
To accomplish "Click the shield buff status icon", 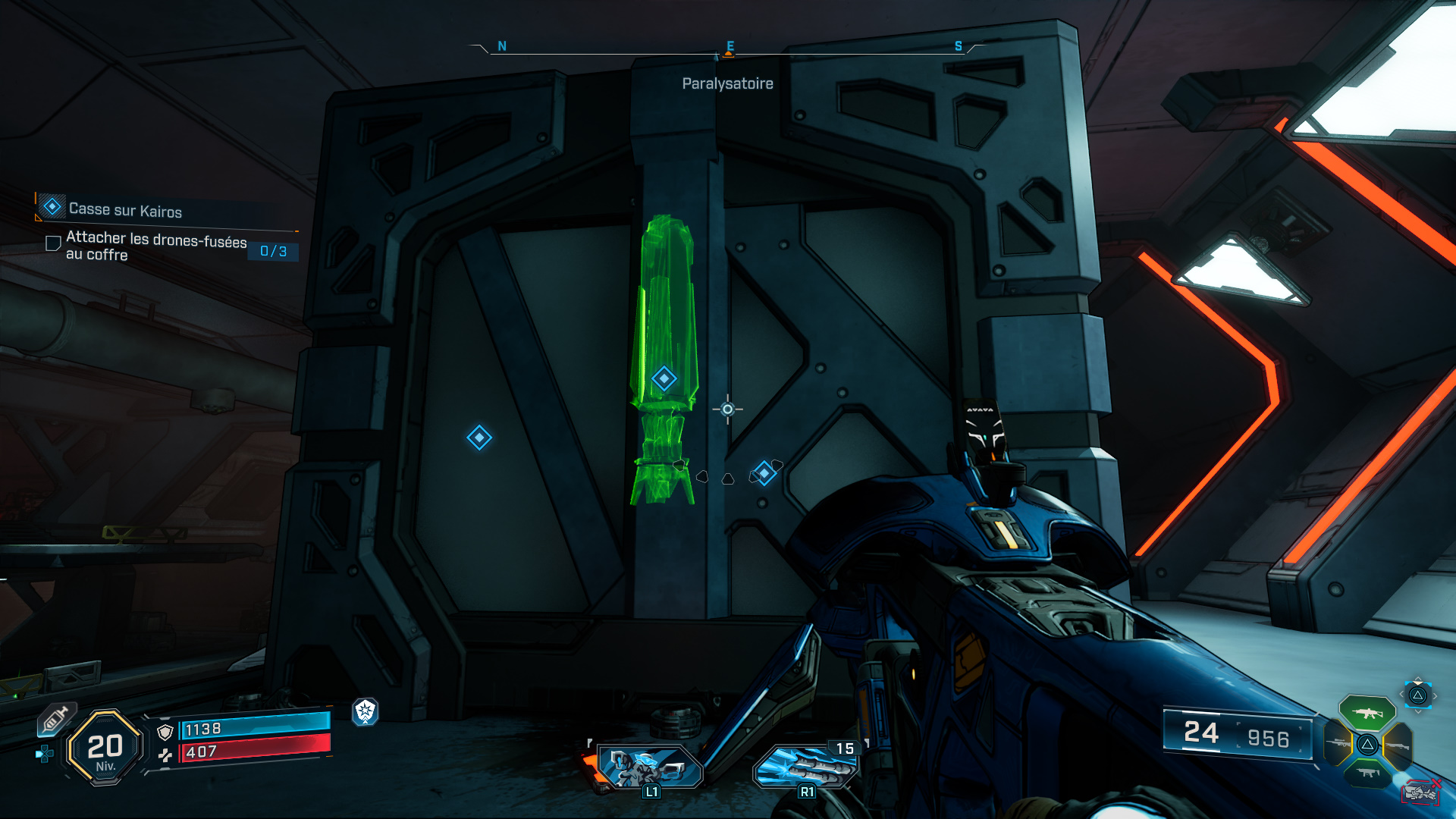I will pyautogui.click(x=366, y=711).
